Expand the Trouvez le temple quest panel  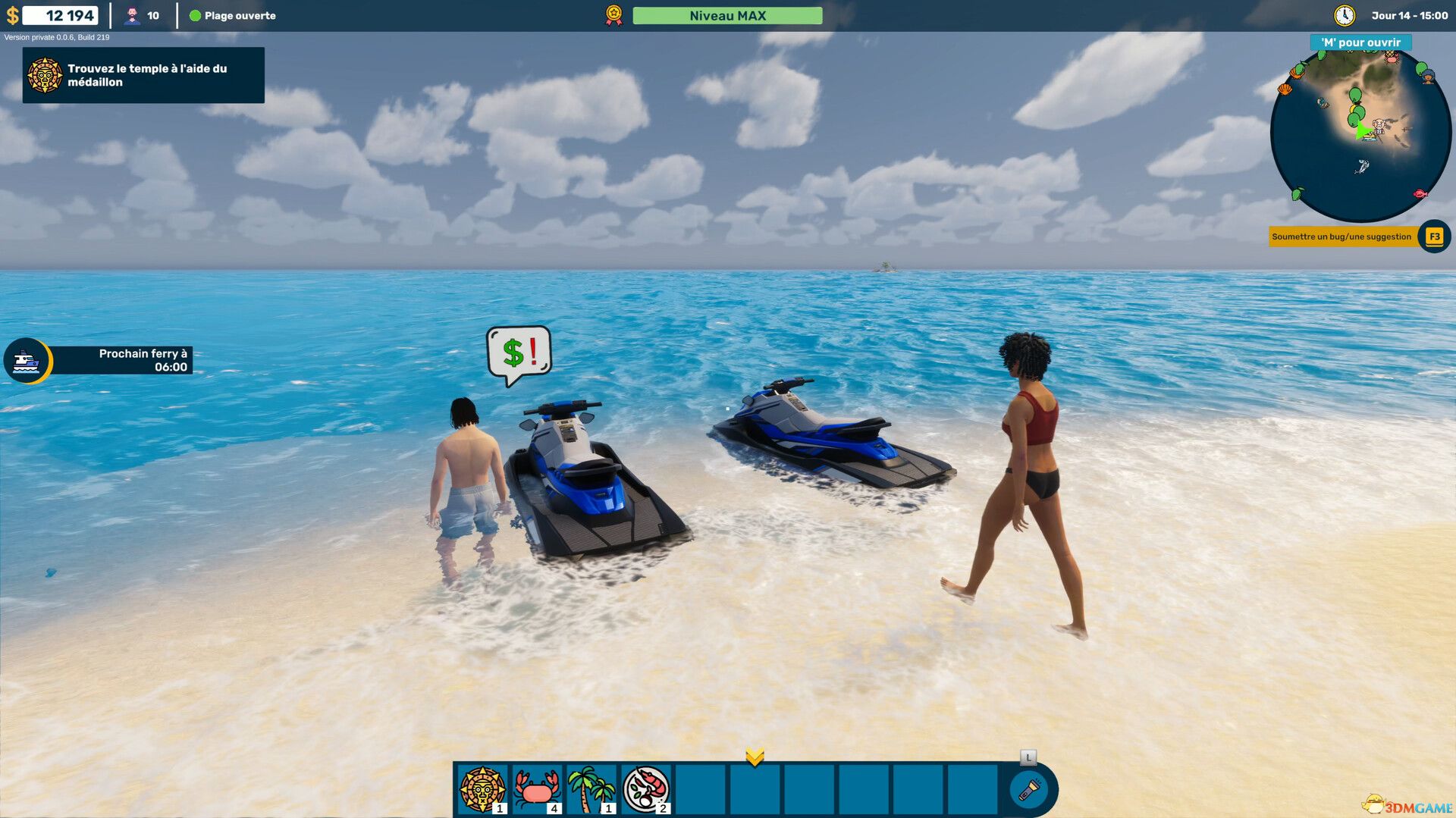point(143,75)
